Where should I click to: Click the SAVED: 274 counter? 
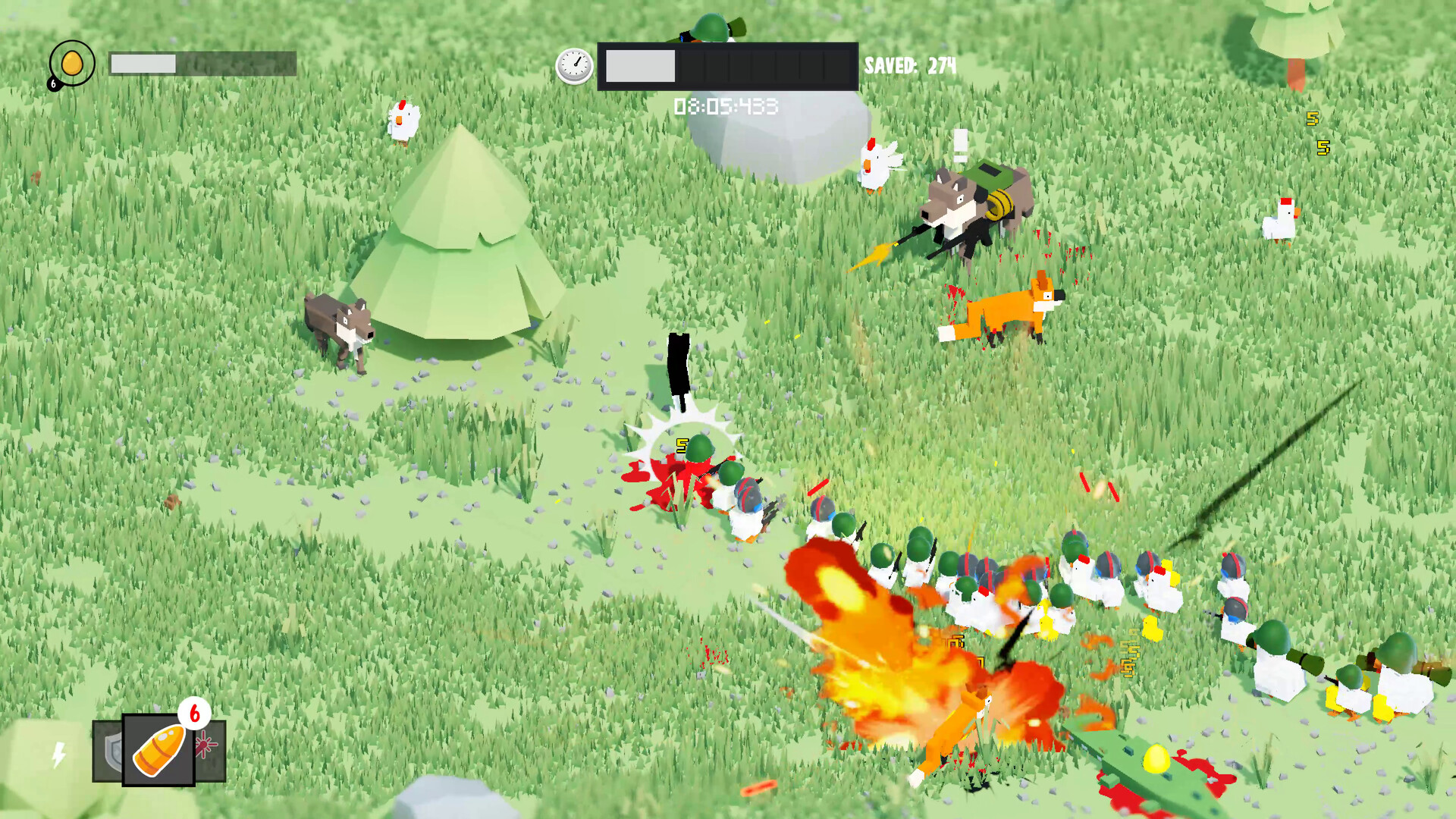(x=908, y=67)
